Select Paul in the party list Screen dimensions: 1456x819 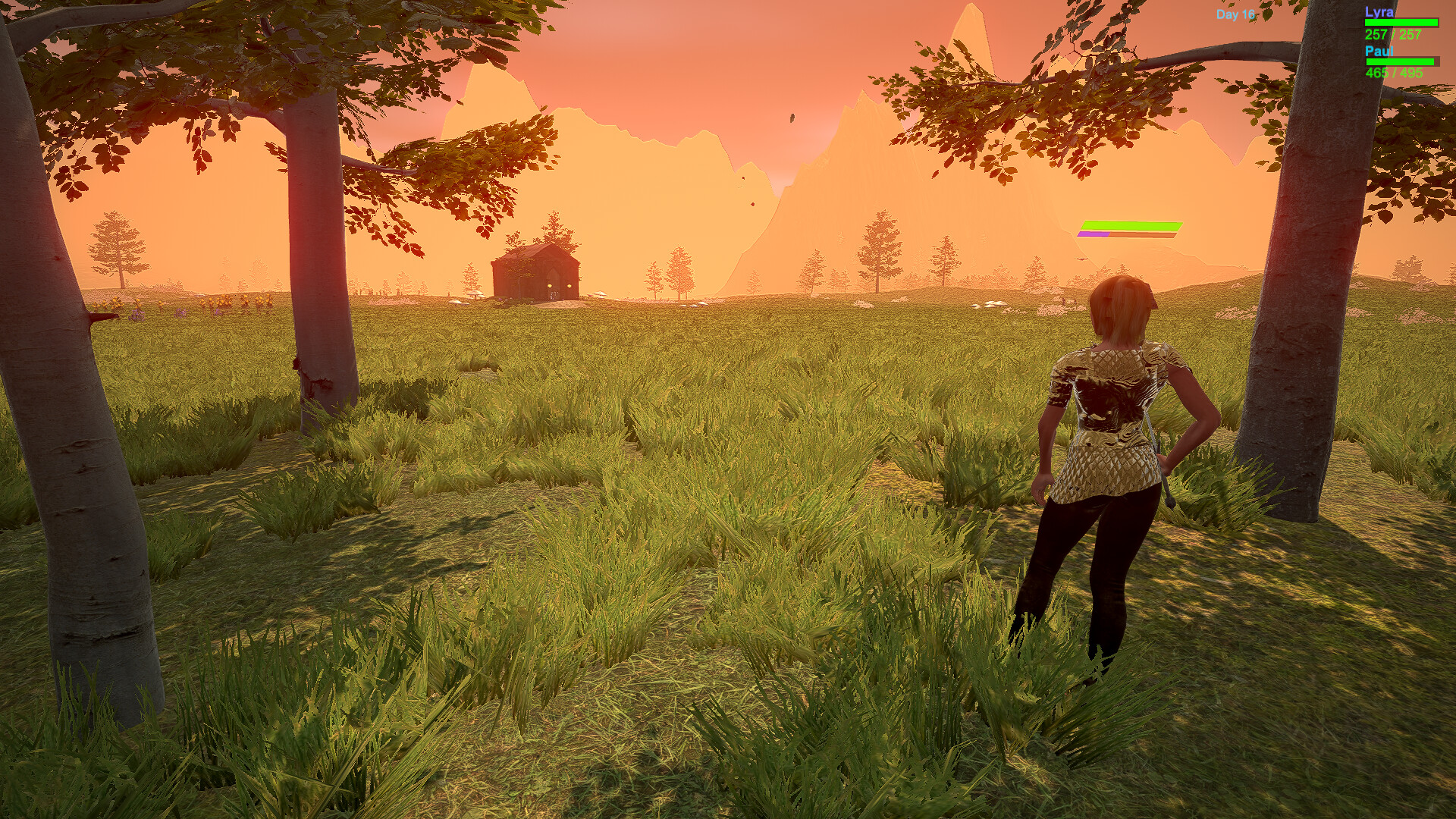pyautogui.click(x=1379, y=51)
